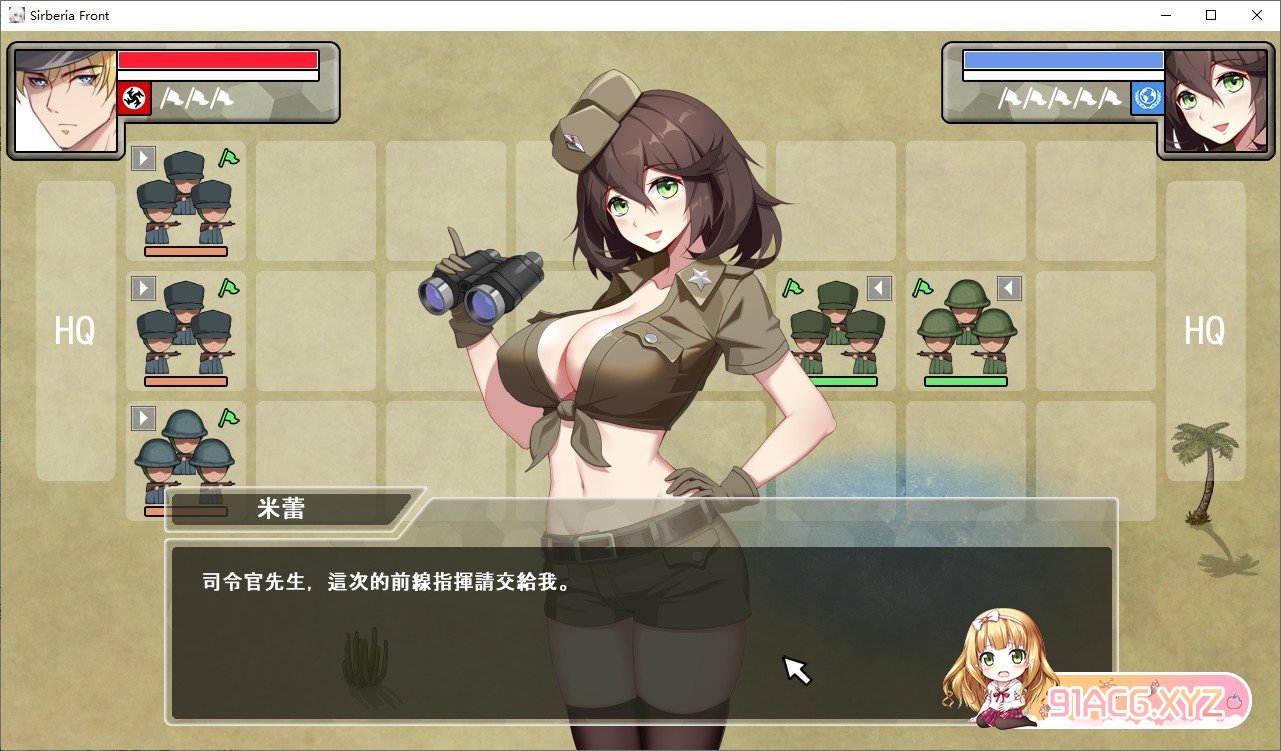
Task: Maximize the game window
Action: [1211, 15]
